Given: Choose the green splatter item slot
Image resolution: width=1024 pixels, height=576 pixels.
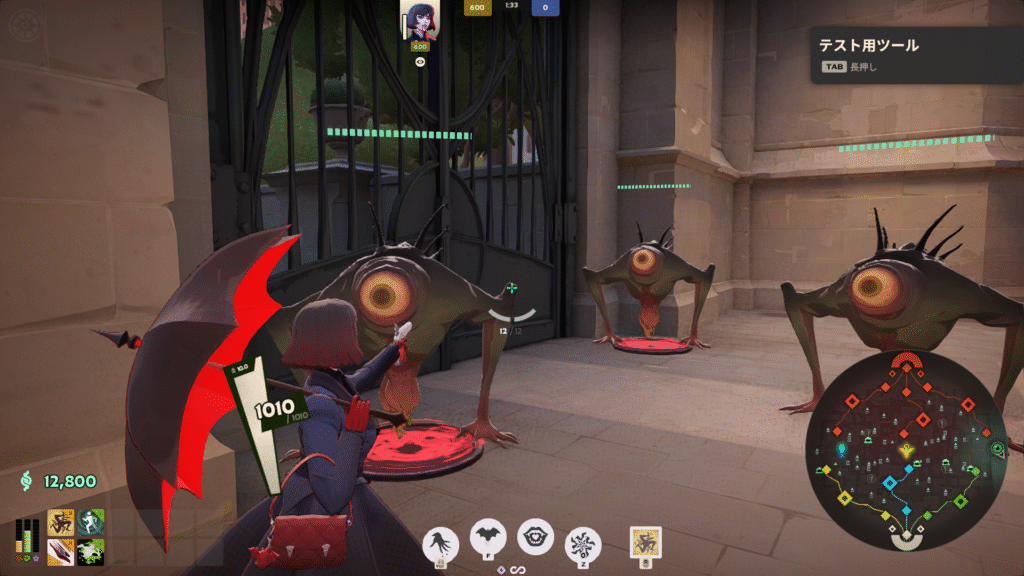Looking at the screenshot, I should (91, 551).
